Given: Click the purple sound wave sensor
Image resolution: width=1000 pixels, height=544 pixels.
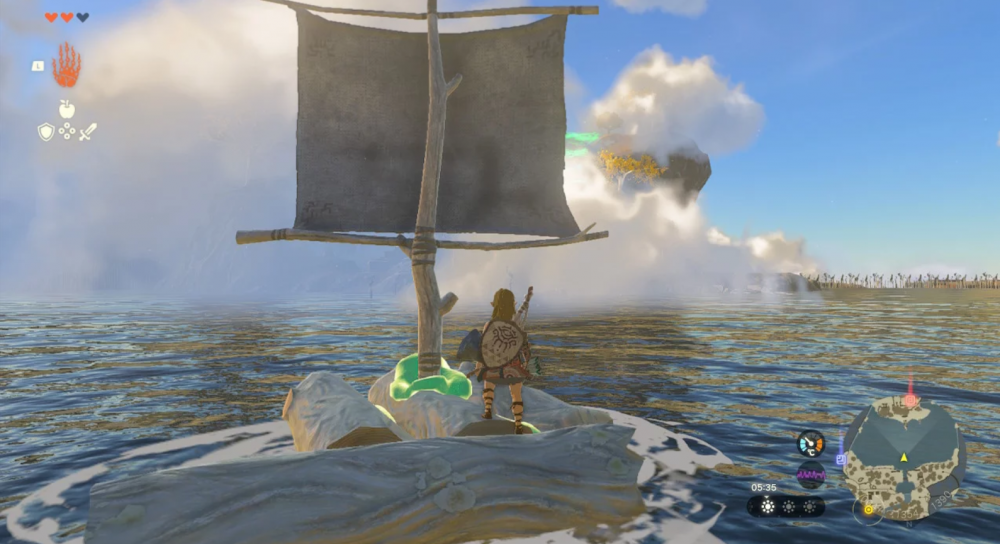Looking at the screenshot, I should click(x=810, y=474).
